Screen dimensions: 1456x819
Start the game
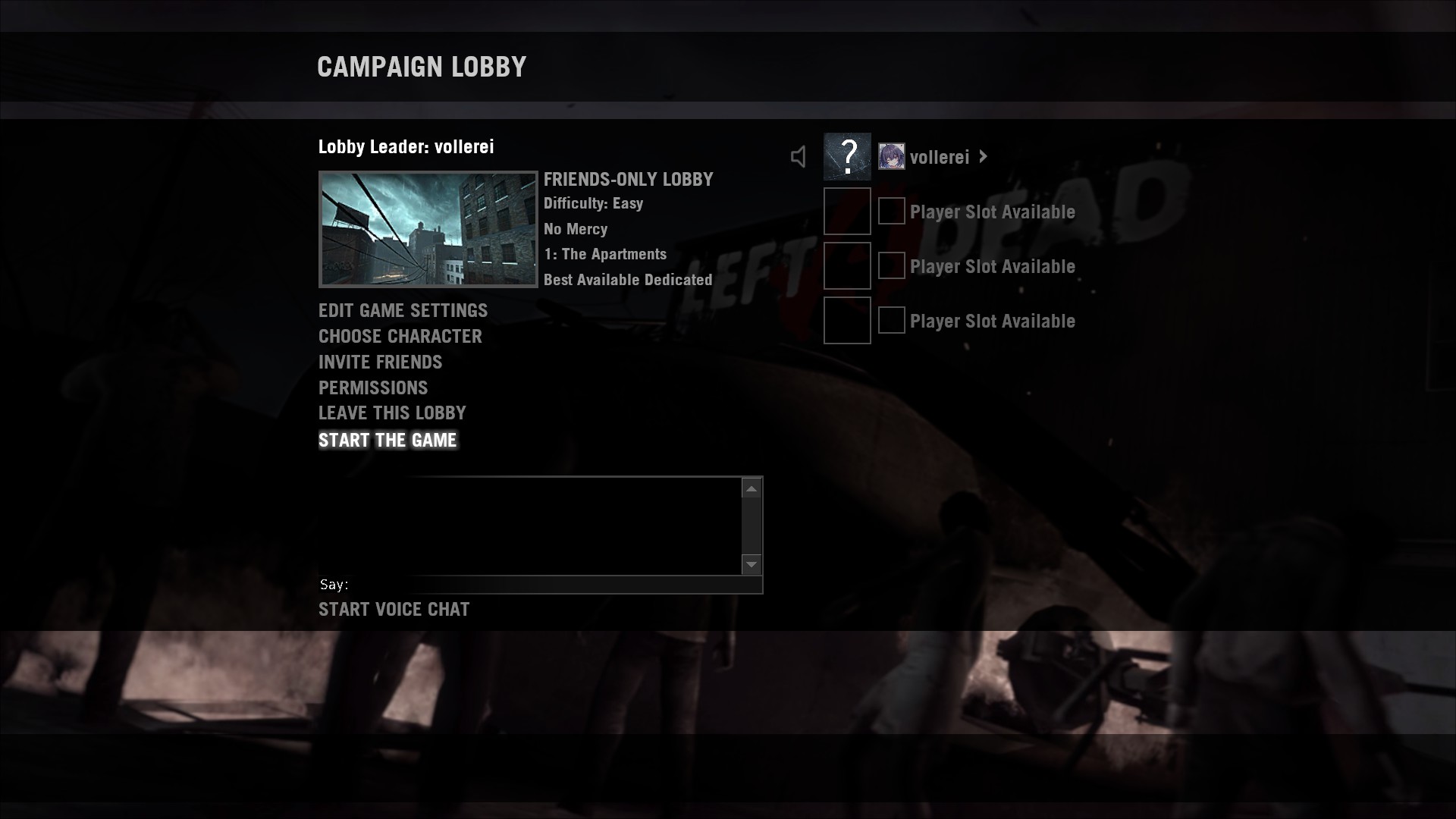[x=388, y=440]
